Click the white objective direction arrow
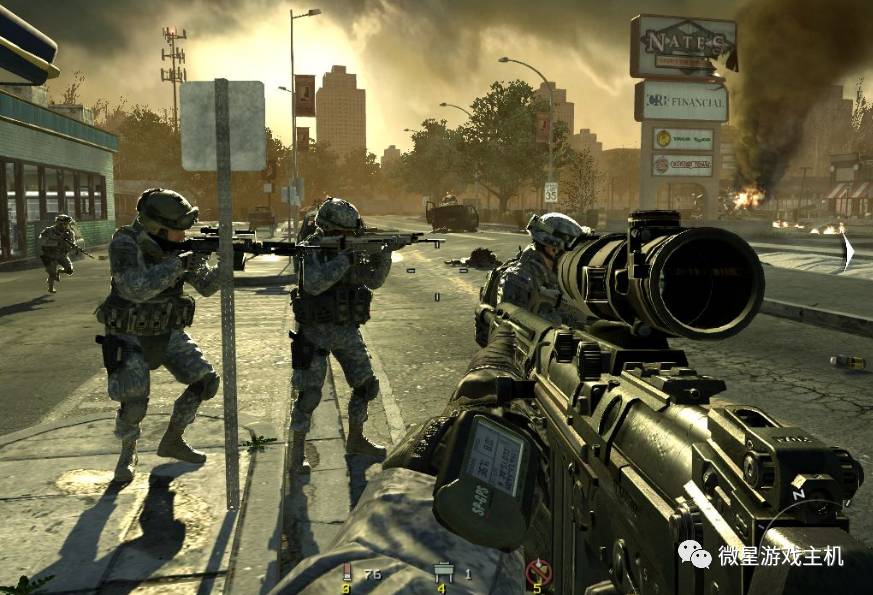The image size is (873, 595). pyautogui.click(x=848, y=250)
